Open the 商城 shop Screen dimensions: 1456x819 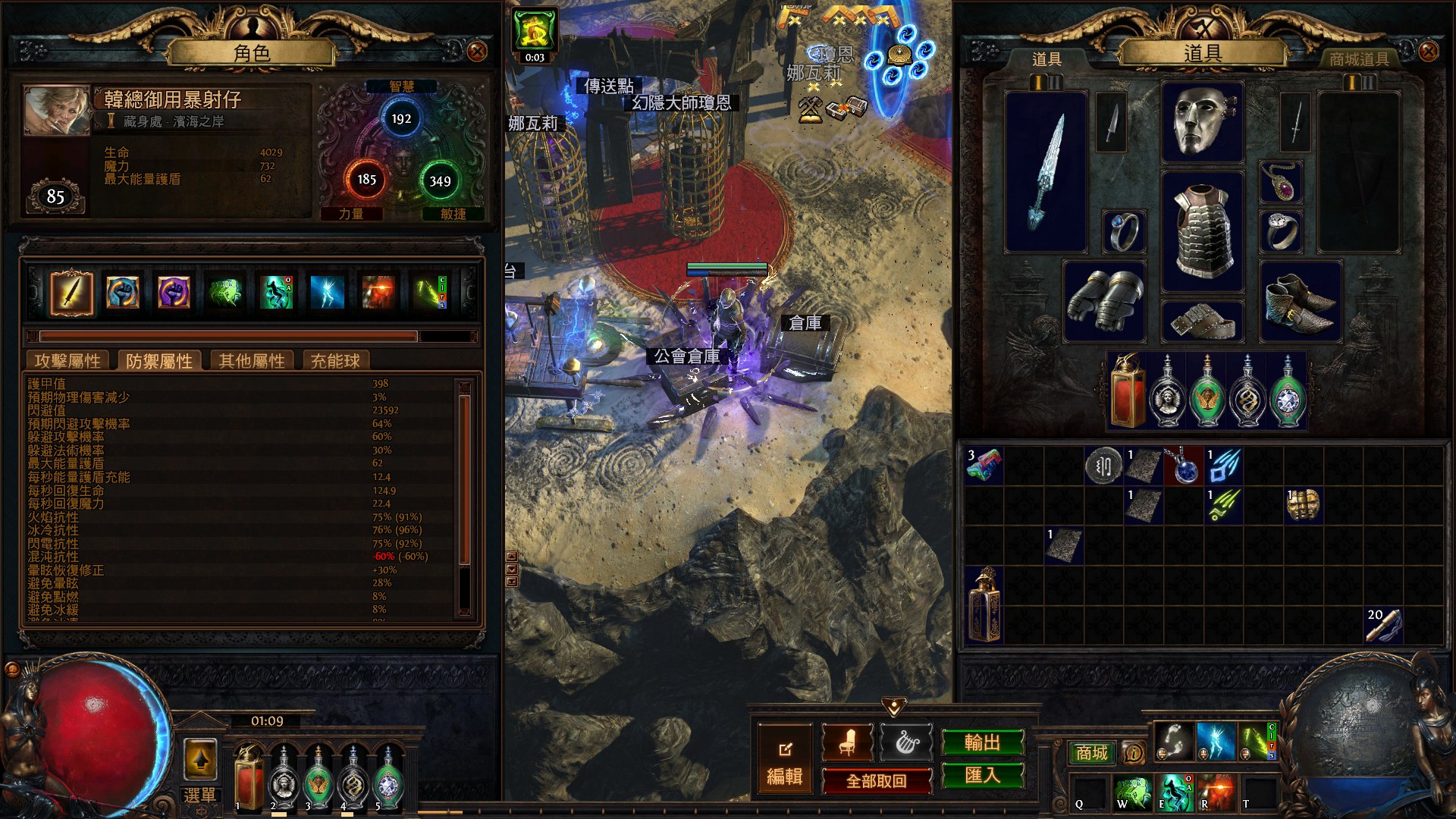coord(1091,752)
